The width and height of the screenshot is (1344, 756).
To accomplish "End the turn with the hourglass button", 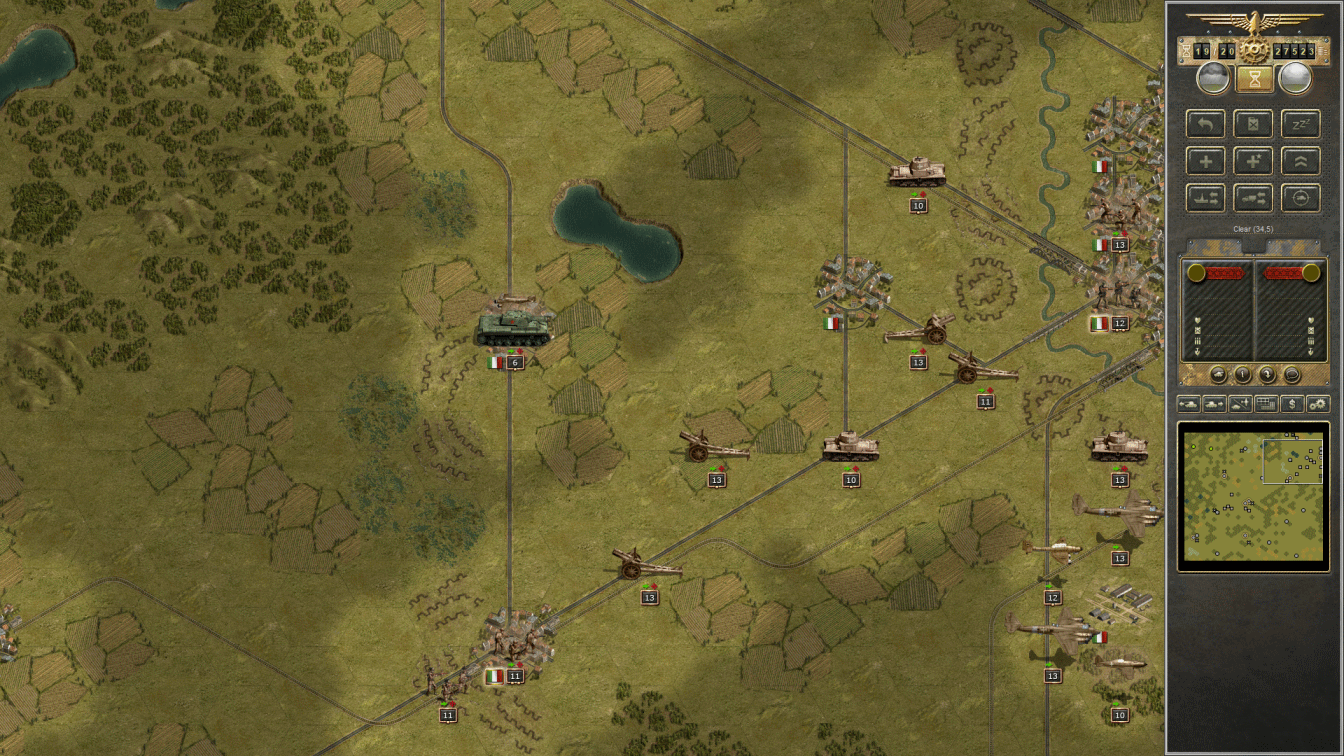I will click(x=1253, y=78).
